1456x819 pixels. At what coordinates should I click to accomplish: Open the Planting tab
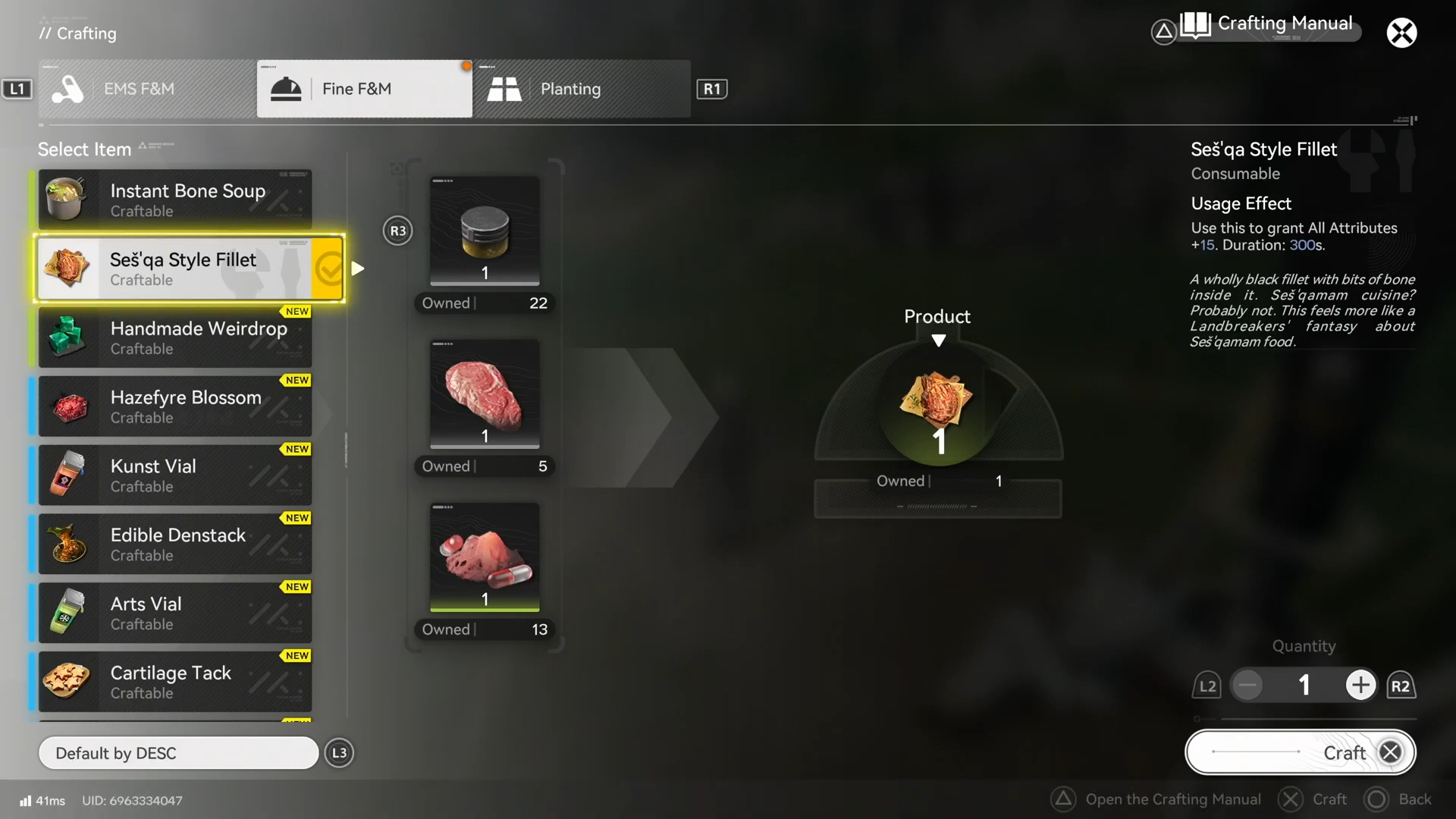click(x=582, y=89)
